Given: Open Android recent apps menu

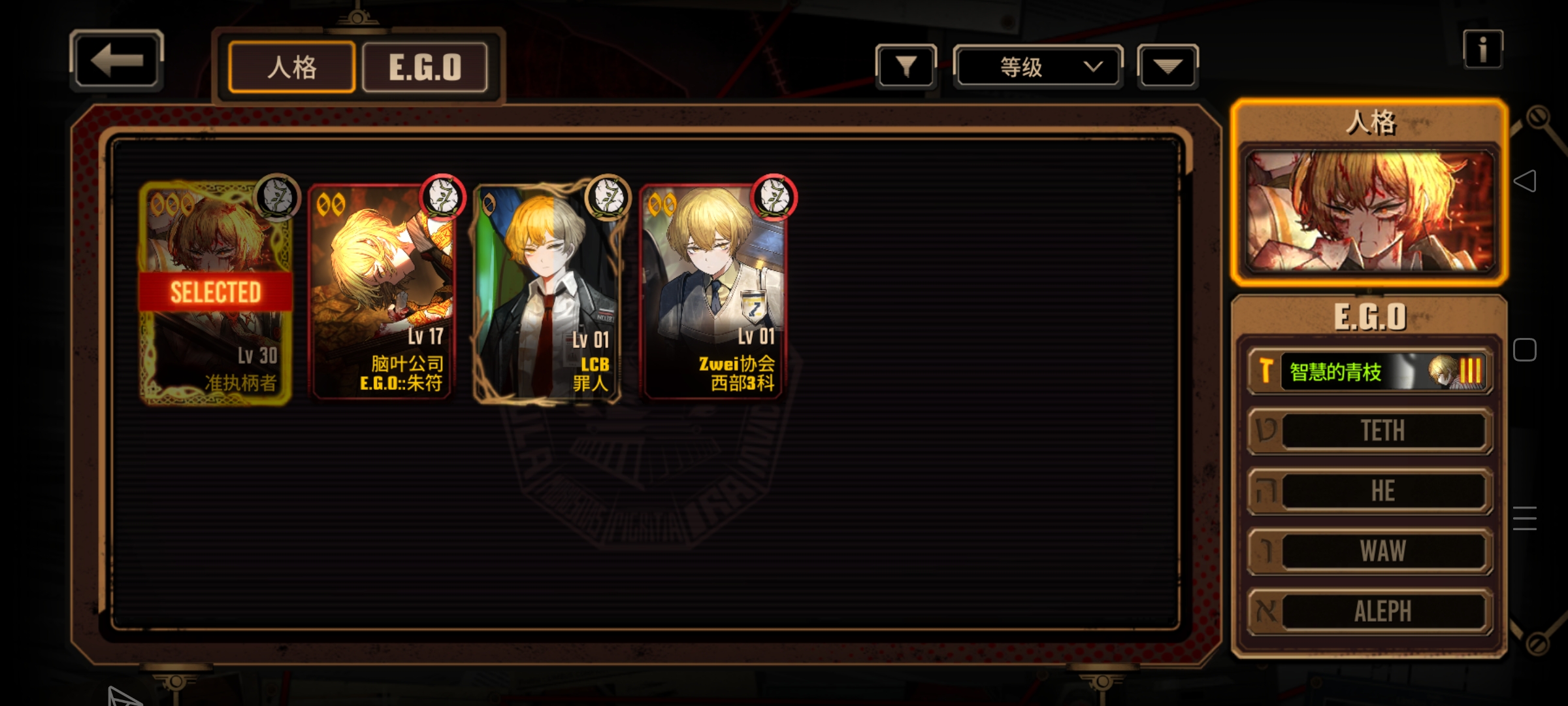Looking at the screenshot, I should point(1525,518).
